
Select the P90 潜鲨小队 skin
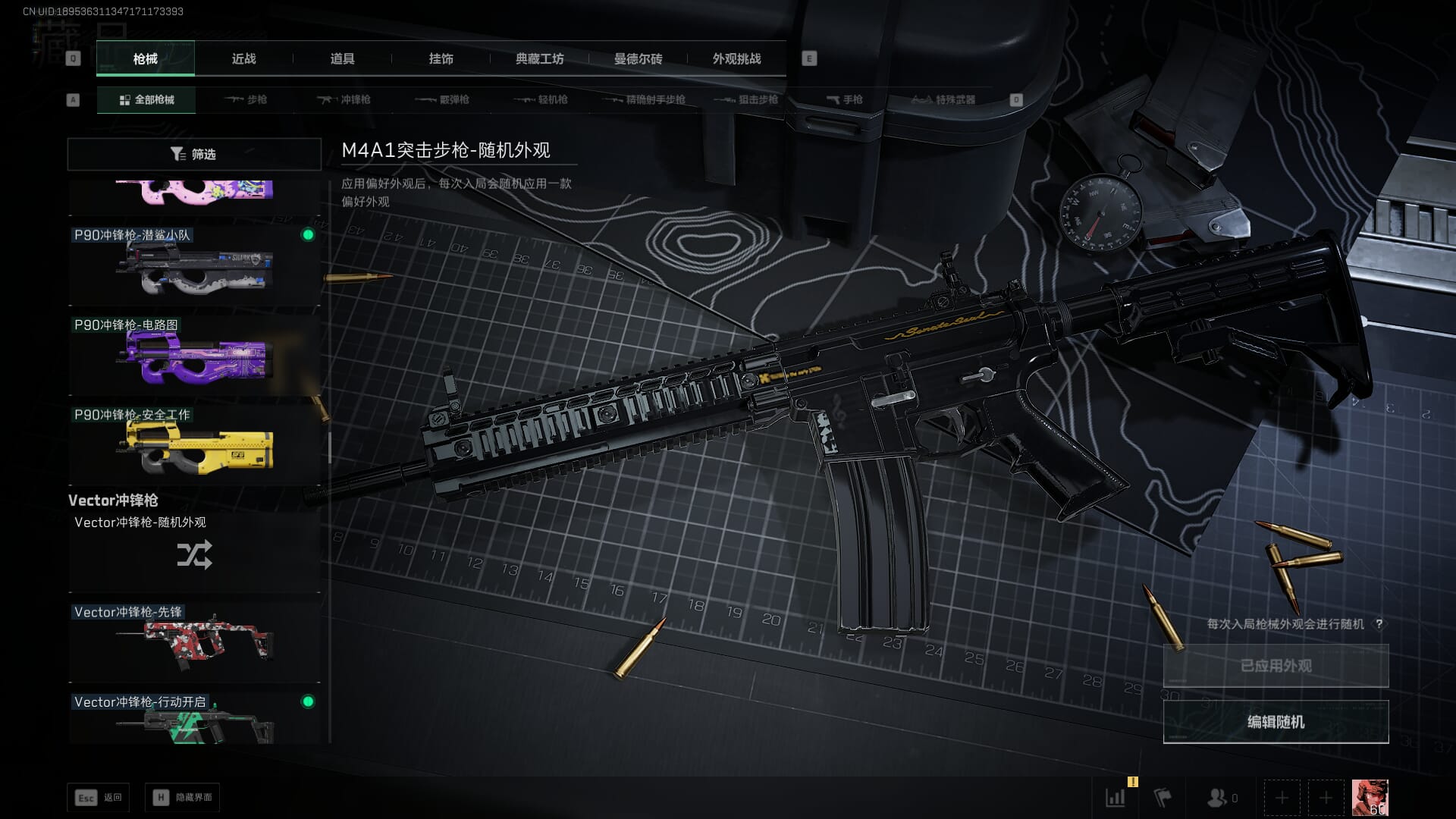point(194,265)
